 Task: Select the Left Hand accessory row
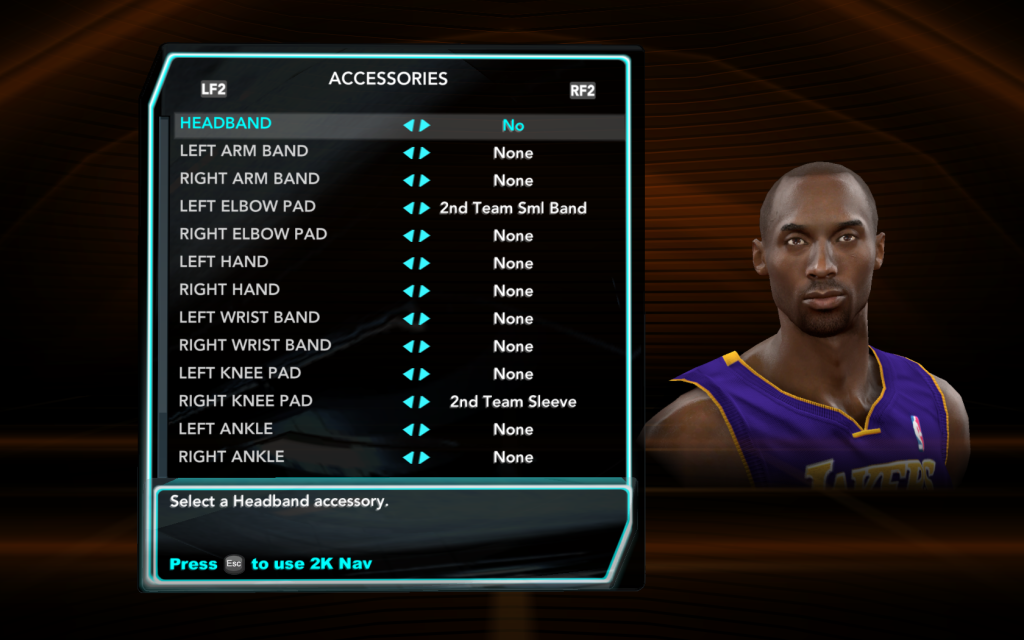[x=224, y=263]
